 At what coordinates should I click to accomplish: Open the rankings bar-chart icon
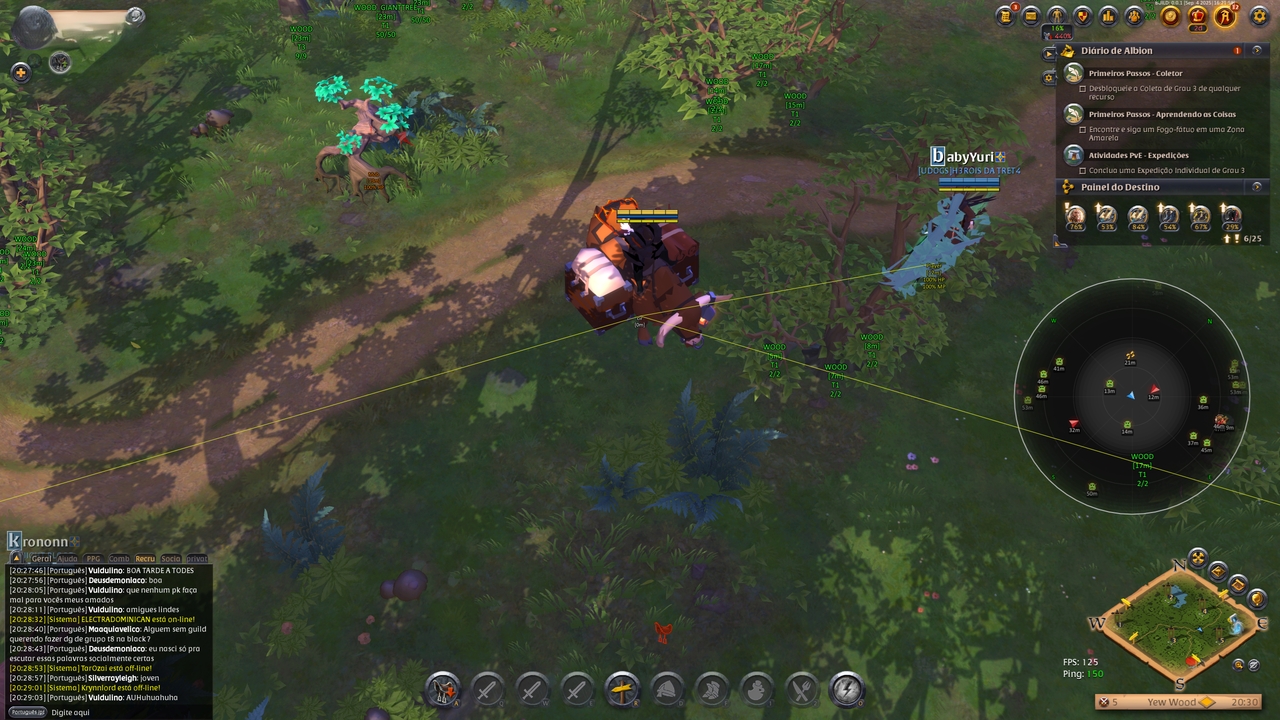[1108, 16]
